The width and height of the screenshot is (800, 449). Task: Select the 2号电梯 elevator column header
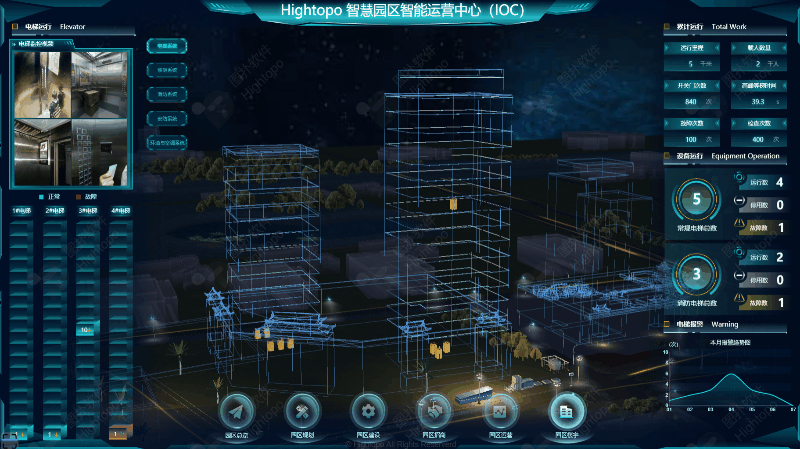coord(54,211)
